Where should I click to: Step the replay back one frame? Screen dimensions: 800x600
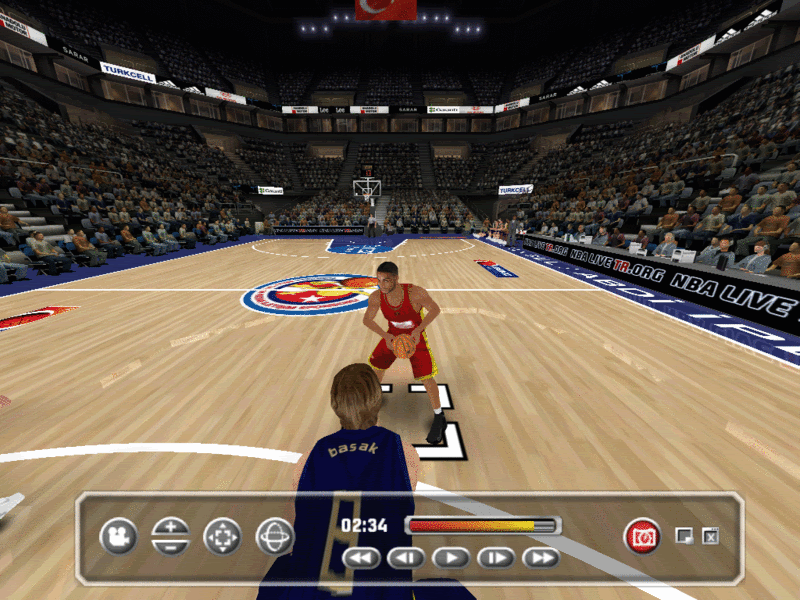point(406,558)
